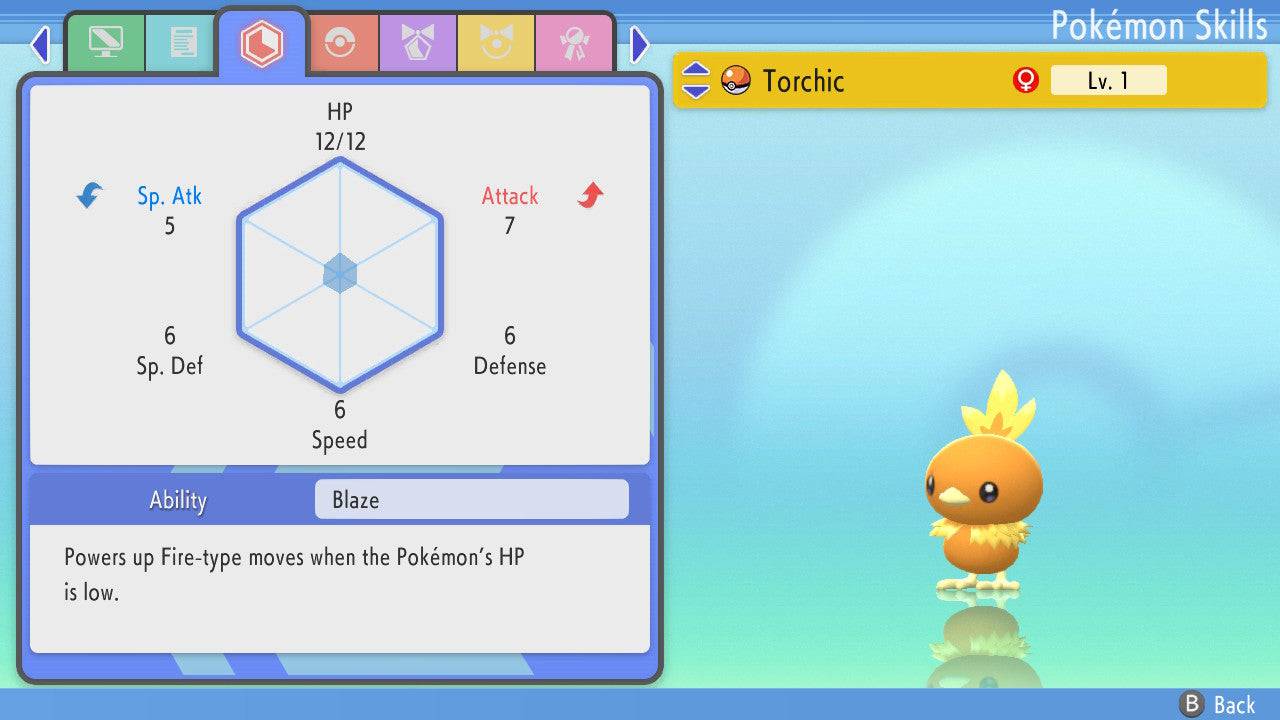Switch Pokémon using the arrows beside Torchic

click(696, 80)
